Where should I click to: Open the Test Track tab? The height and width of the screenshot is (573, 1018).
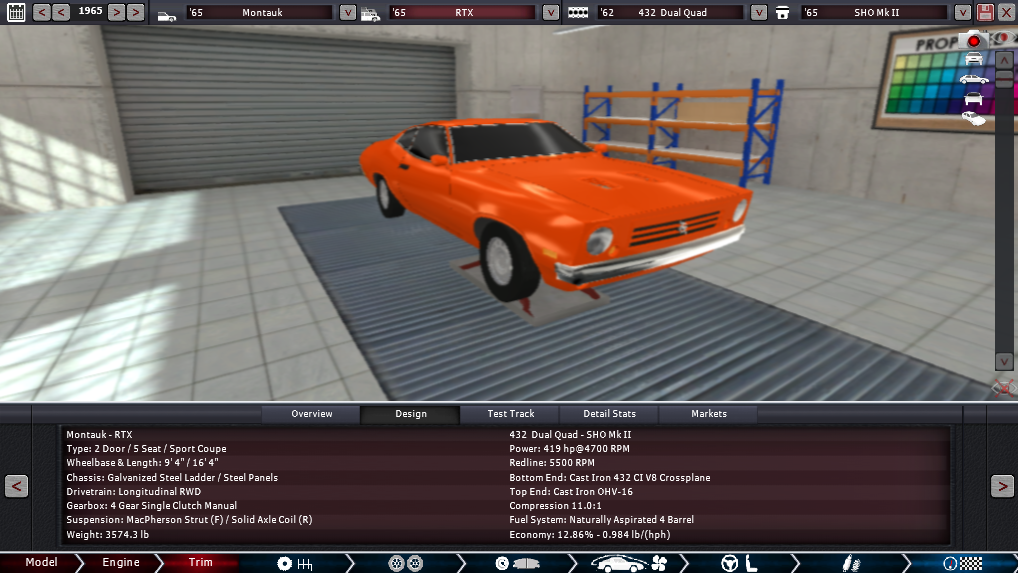point(510,414)
